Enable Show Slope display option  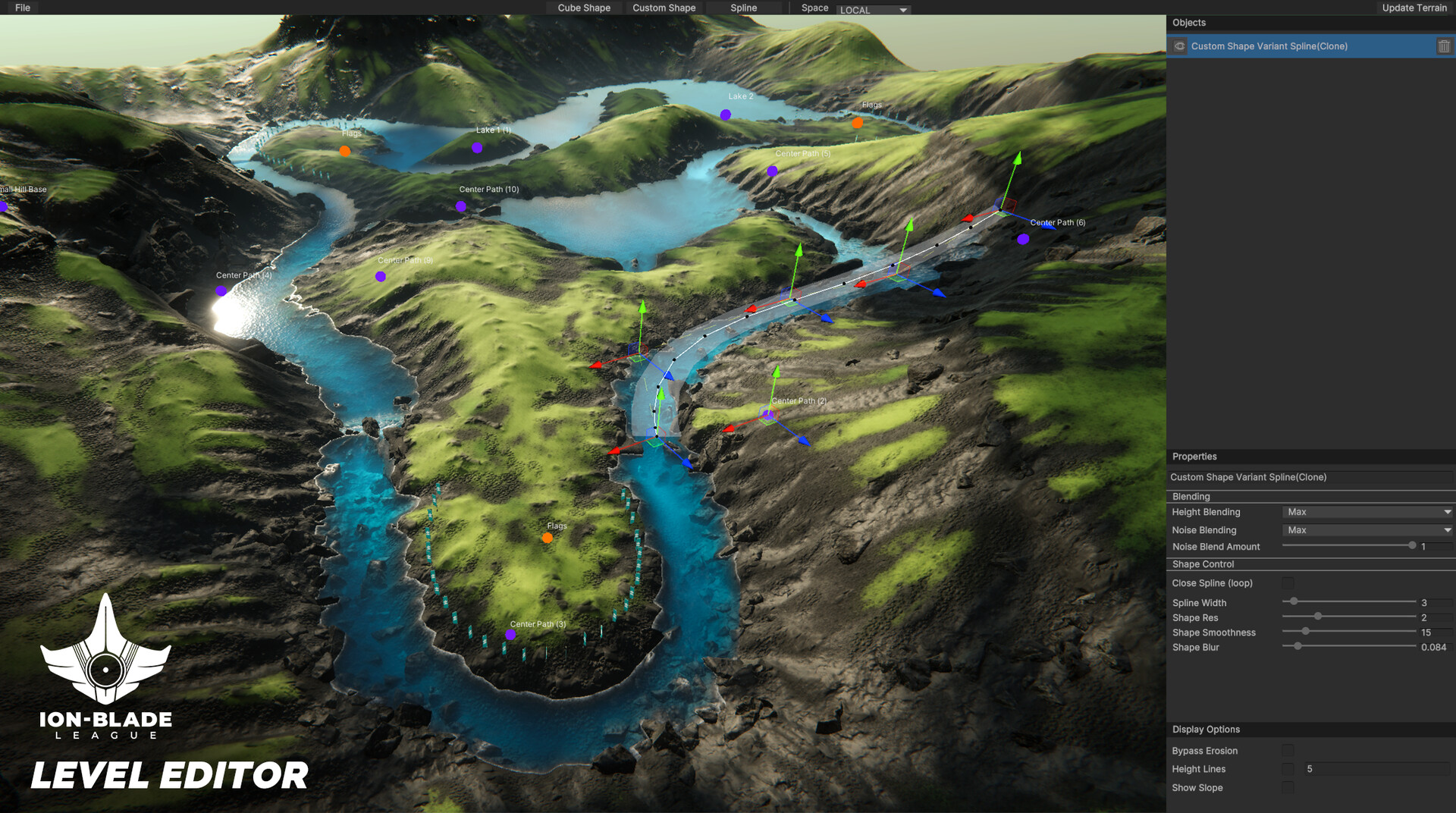tap(1288, 787)
